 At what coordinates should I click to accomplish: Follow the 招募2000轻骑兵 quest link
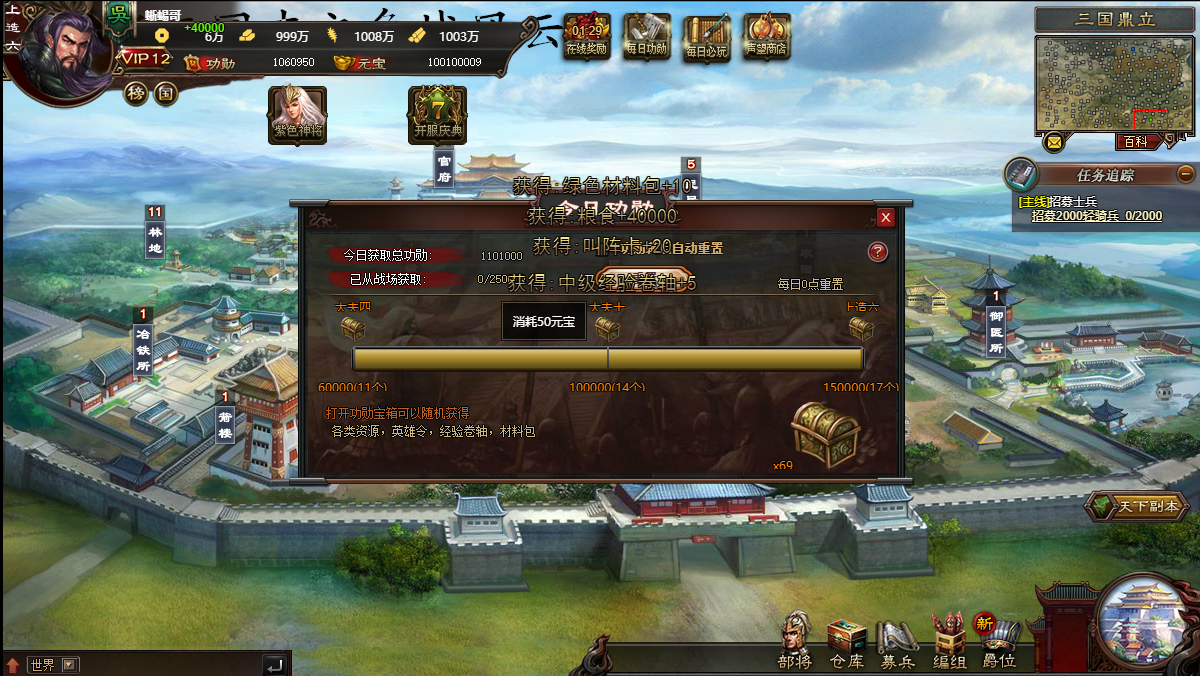pos(1096,216)
